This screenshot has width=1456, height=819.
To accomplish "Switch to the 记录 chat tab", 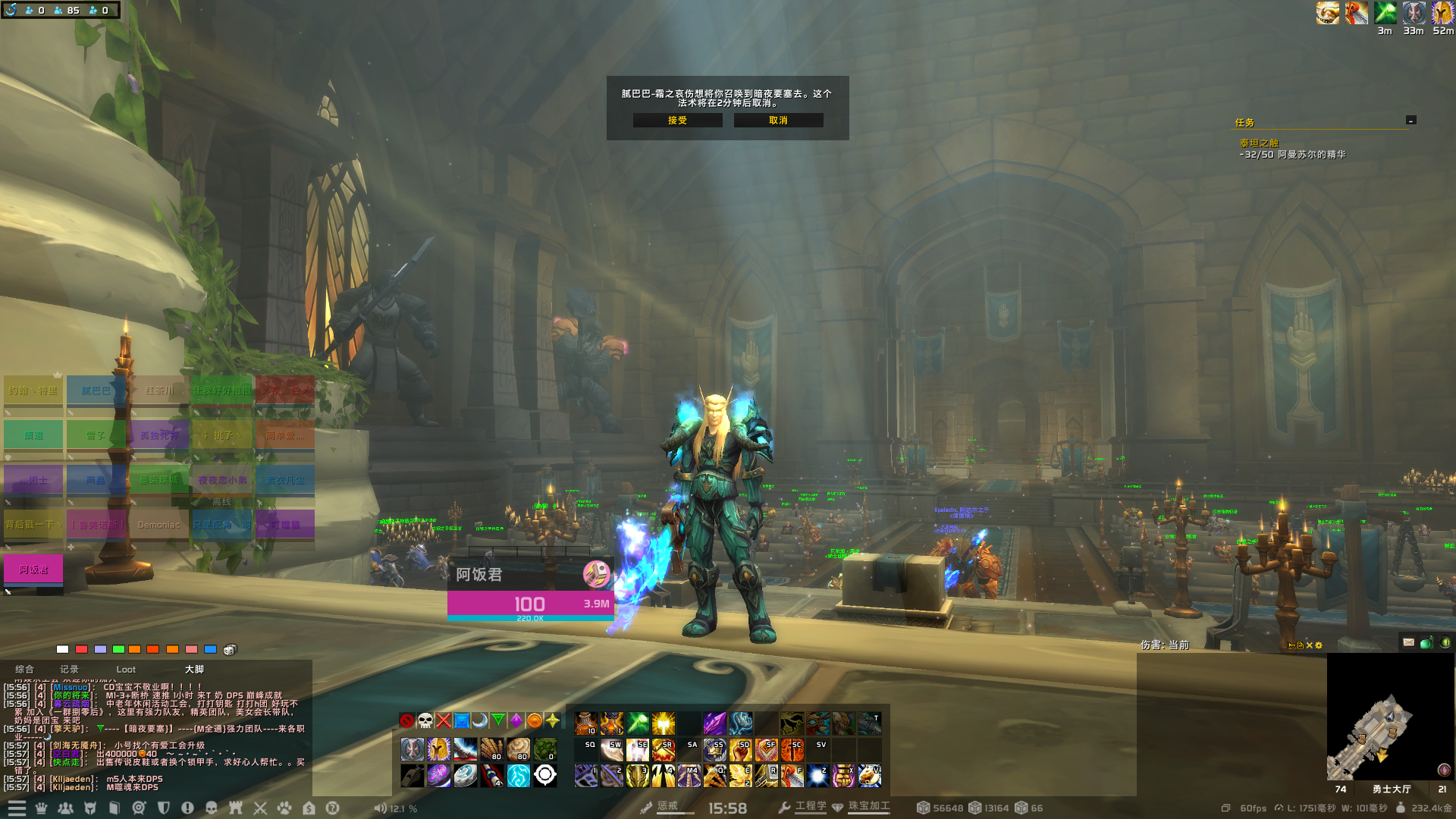I will (69, 670).
